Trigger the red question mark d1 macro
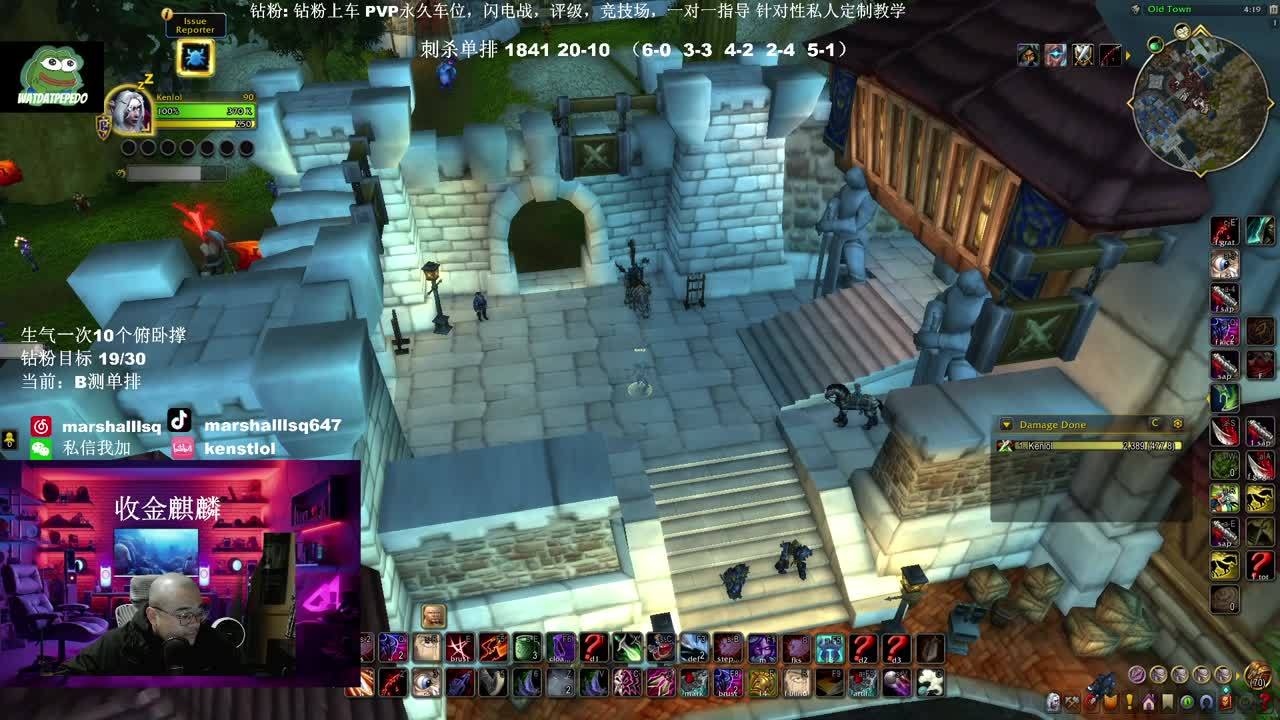 (x=595, y=648)
